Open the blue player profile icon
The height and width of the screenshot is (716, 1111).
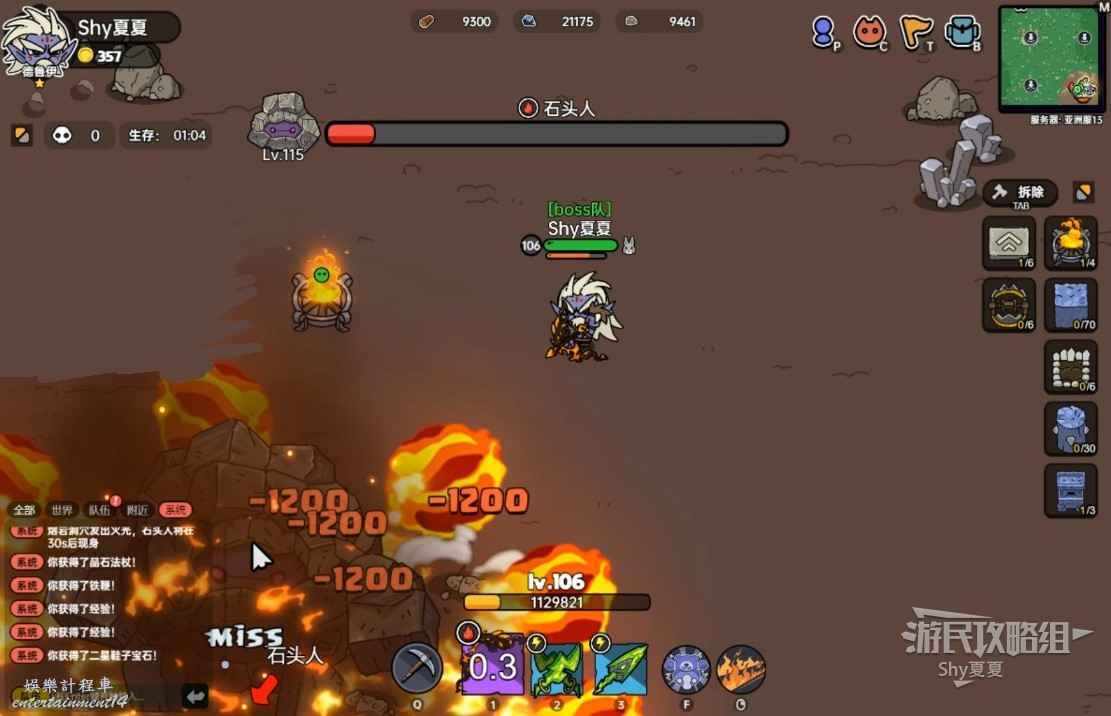(x=824, y=33)
